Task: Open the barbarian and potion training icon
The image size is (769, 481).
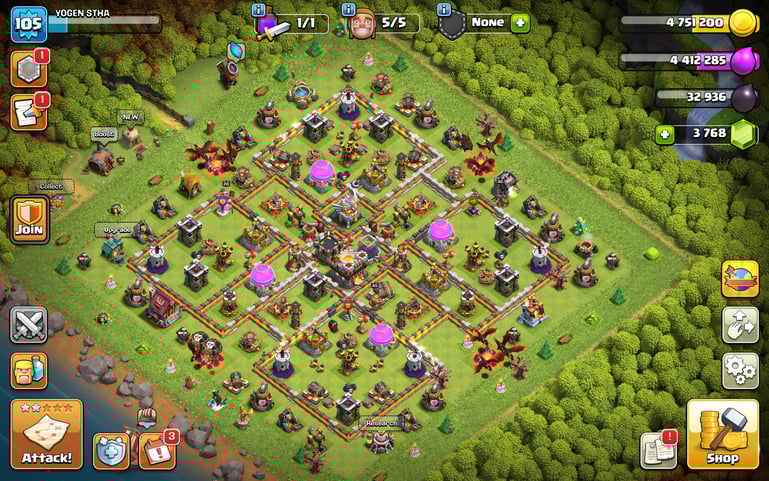Action: point(28,371)
